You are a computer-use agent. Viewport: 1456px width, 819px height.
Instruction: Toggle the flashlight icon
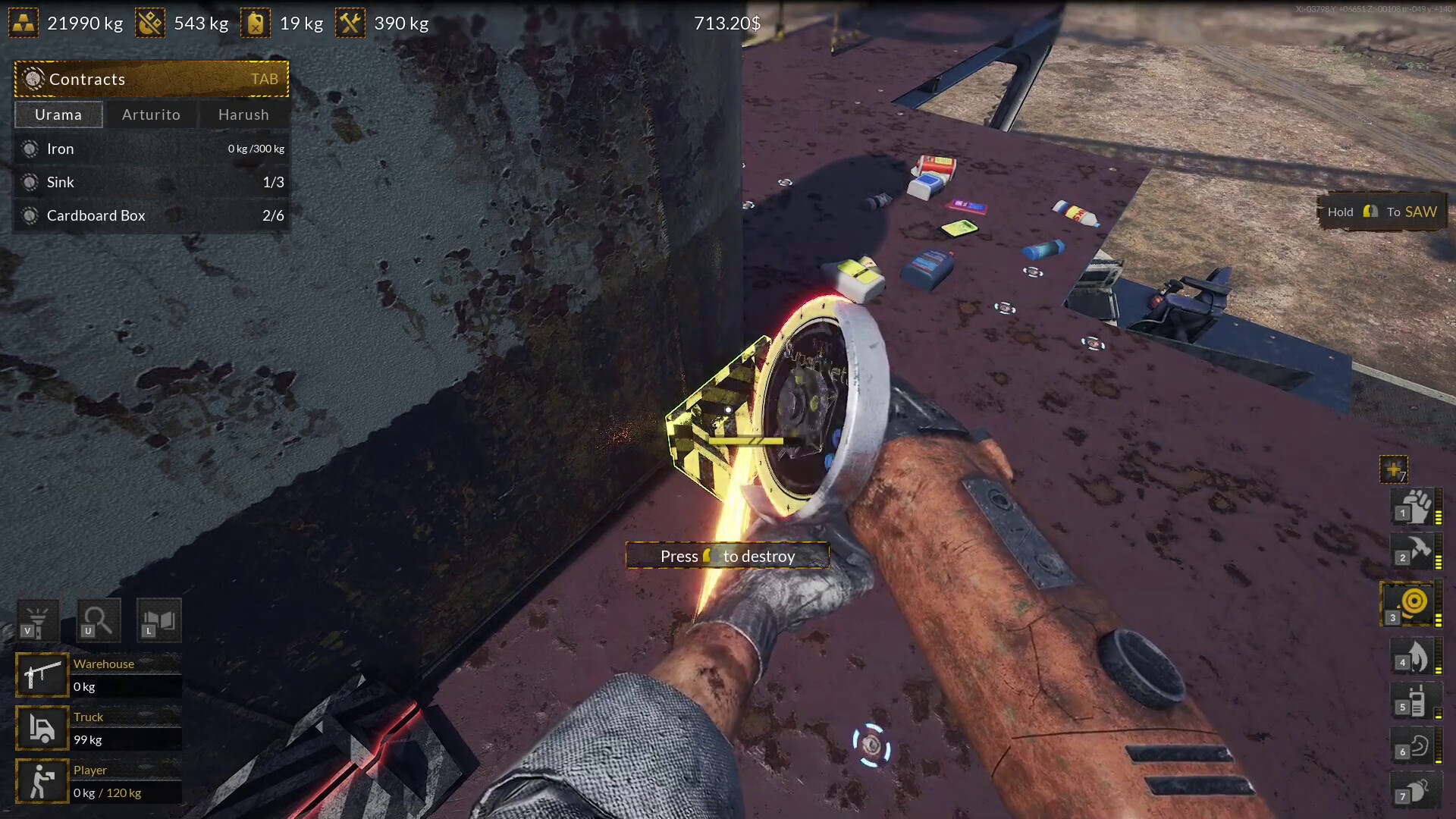click(37, 620)
